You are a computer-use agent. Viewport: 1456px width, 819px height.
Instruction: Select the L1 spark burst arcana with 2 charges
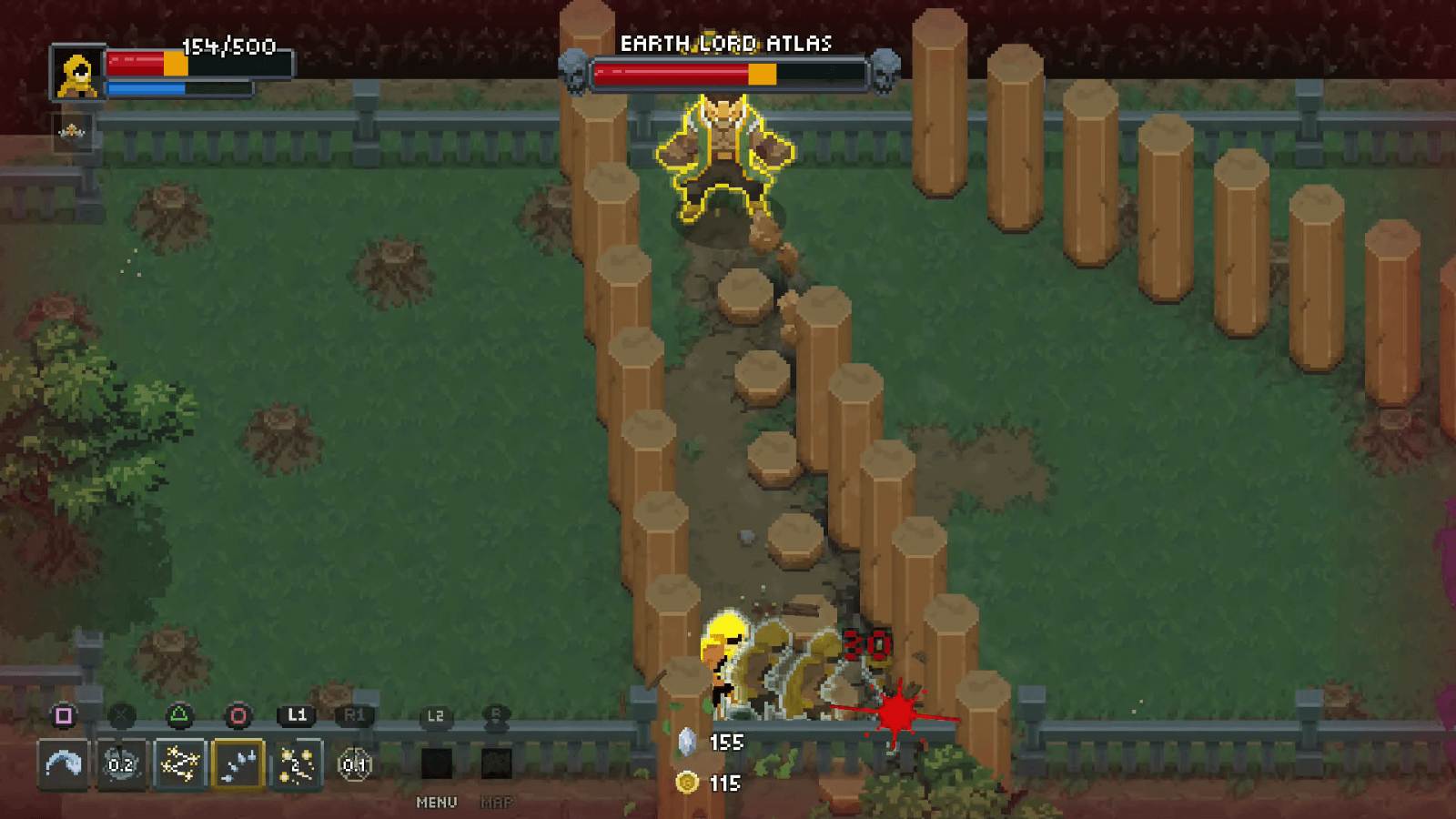pyautogui.click(x=296, y=765)
